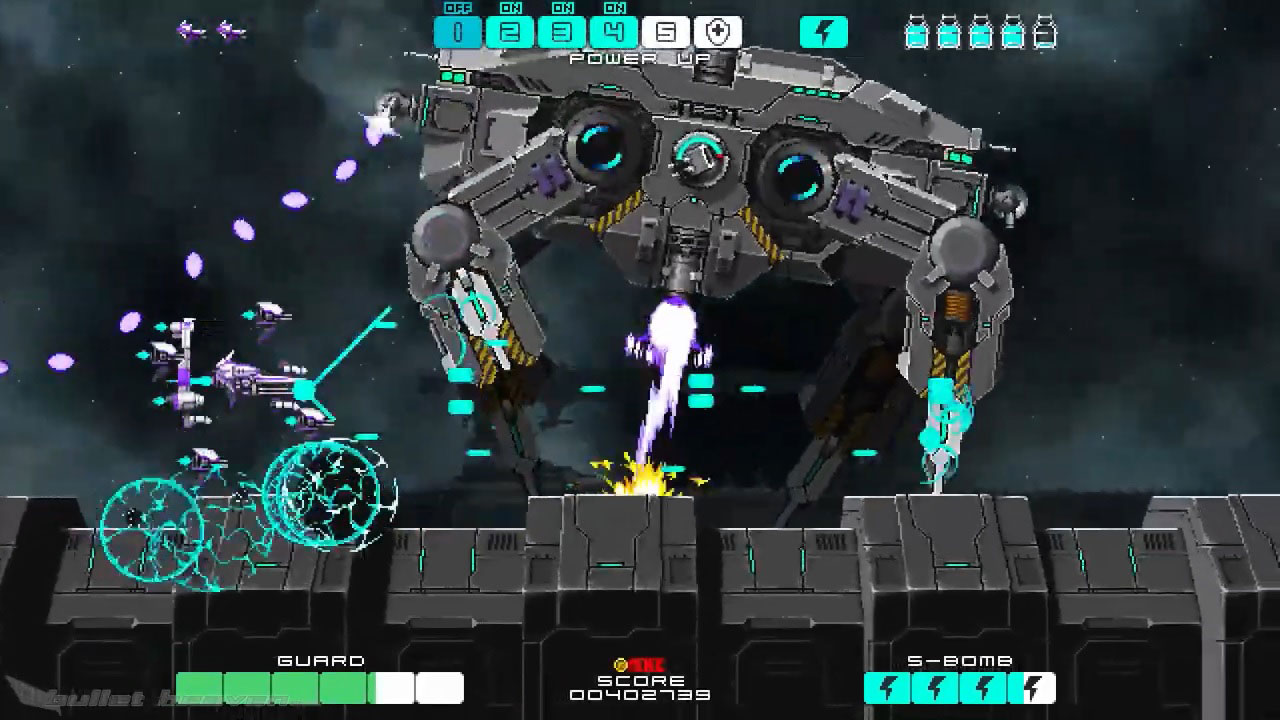The width and height of the screenshot is (1280, 720).
Task: Toggle power up slot 2
Action: tap(510, 32)
